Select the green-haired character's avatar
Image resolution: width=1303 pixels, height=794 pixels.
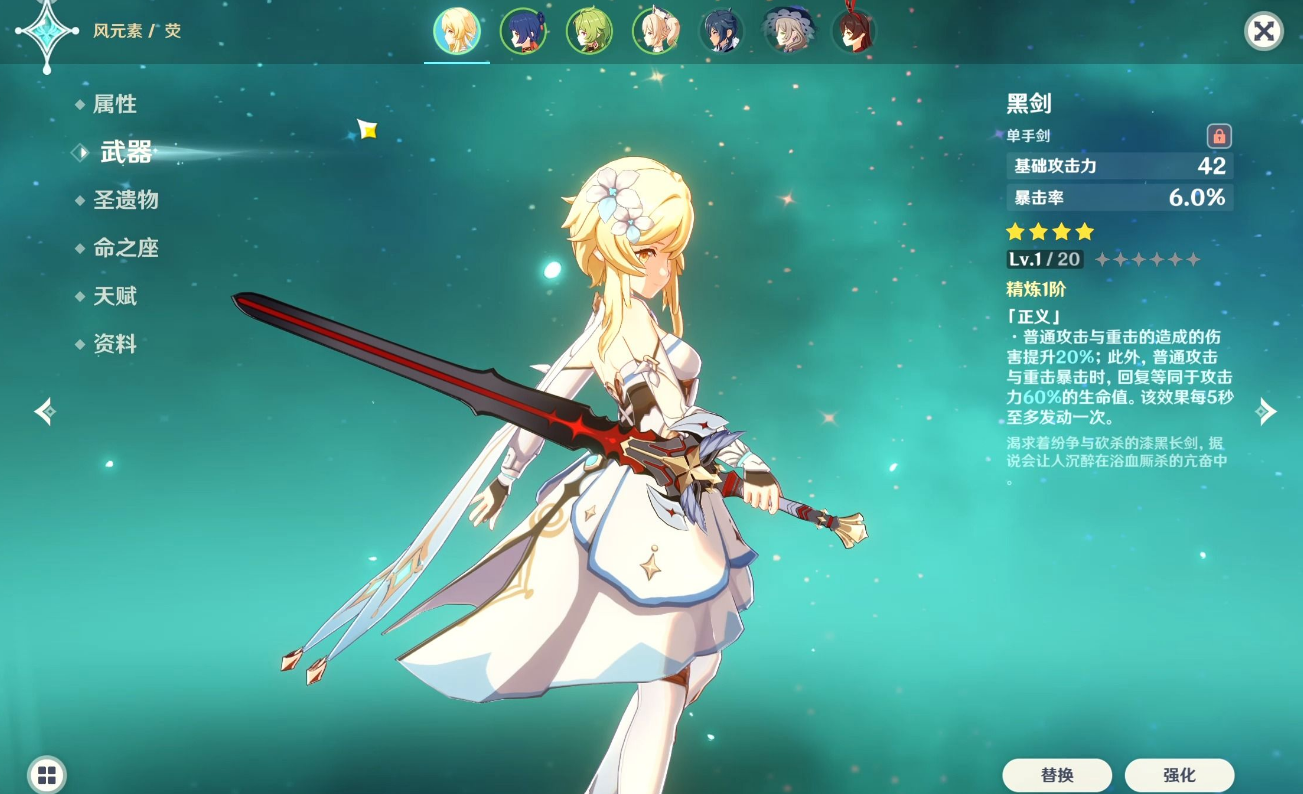[589, 30]
